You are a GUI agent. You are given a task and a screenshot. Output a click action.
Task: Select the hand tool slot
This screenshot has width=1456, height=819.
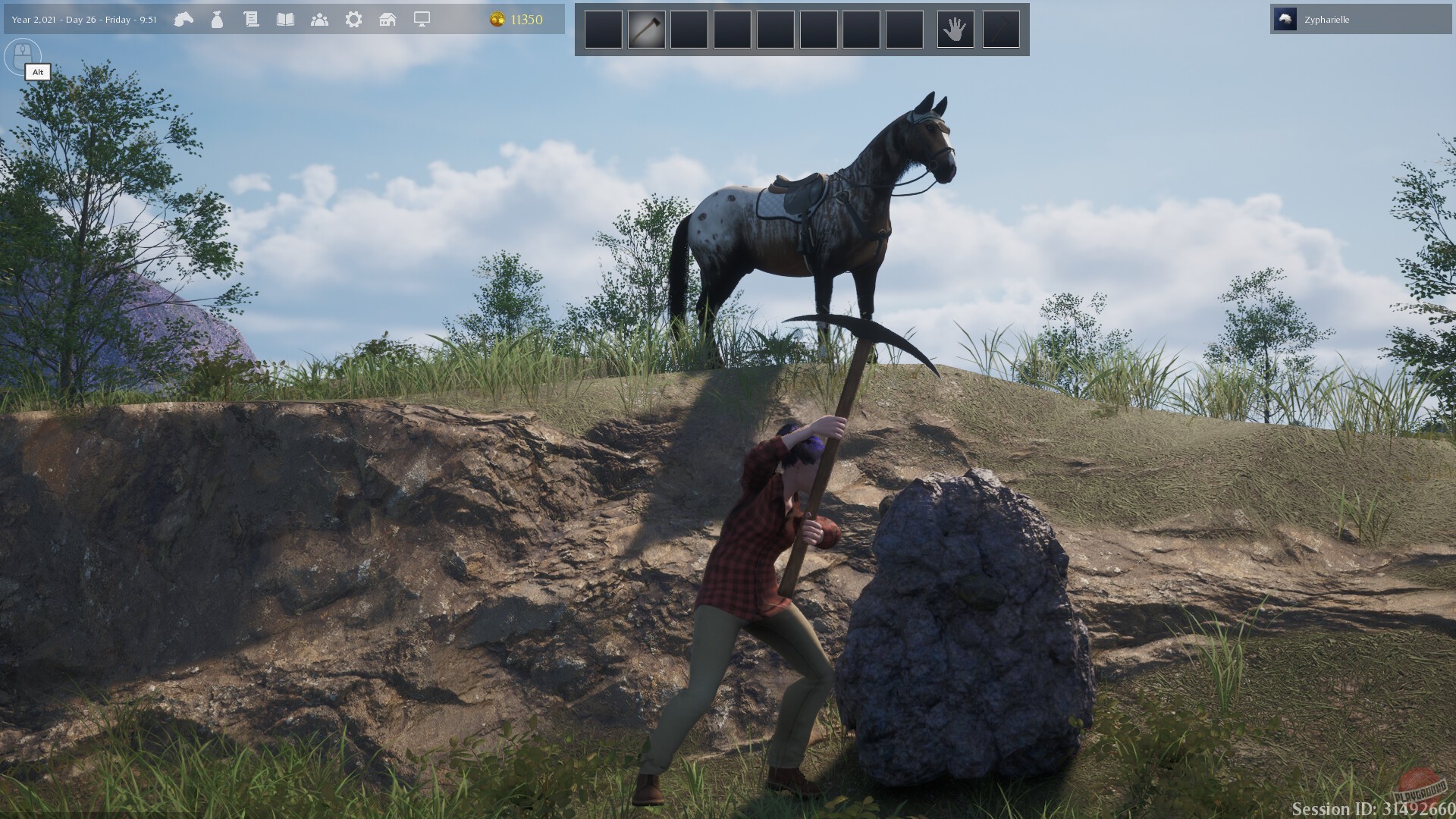[955, 28]
